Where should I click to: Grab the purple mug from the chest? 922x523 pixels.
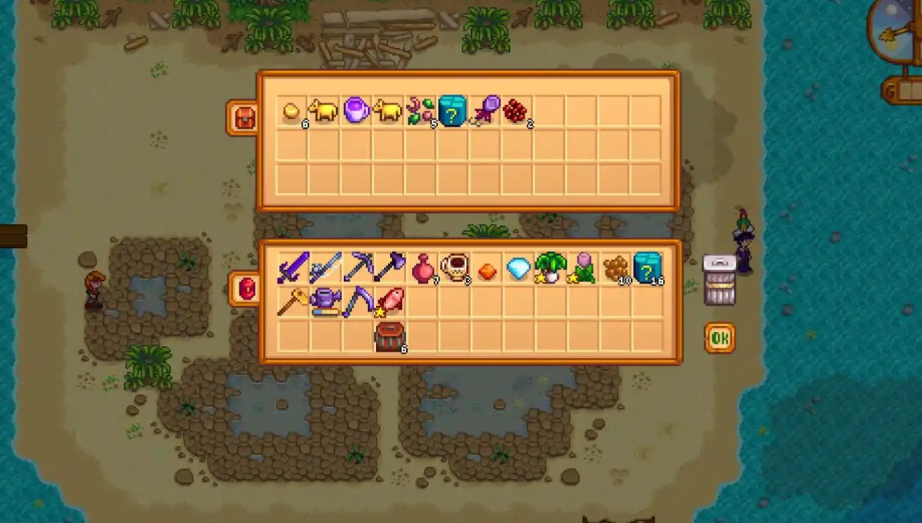pos(356,110)
